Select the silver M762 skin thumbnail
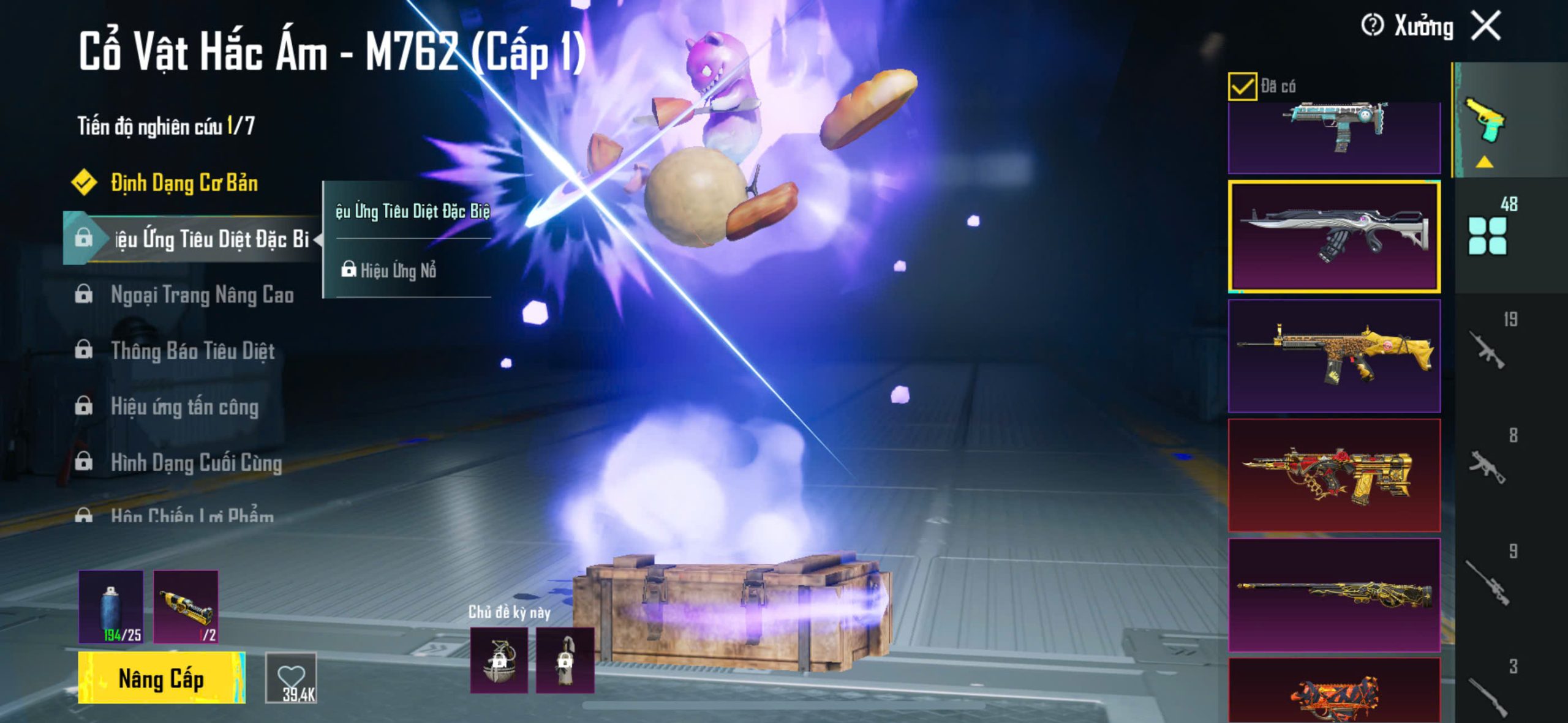The image size is (1568, 723). (1334, 236)
